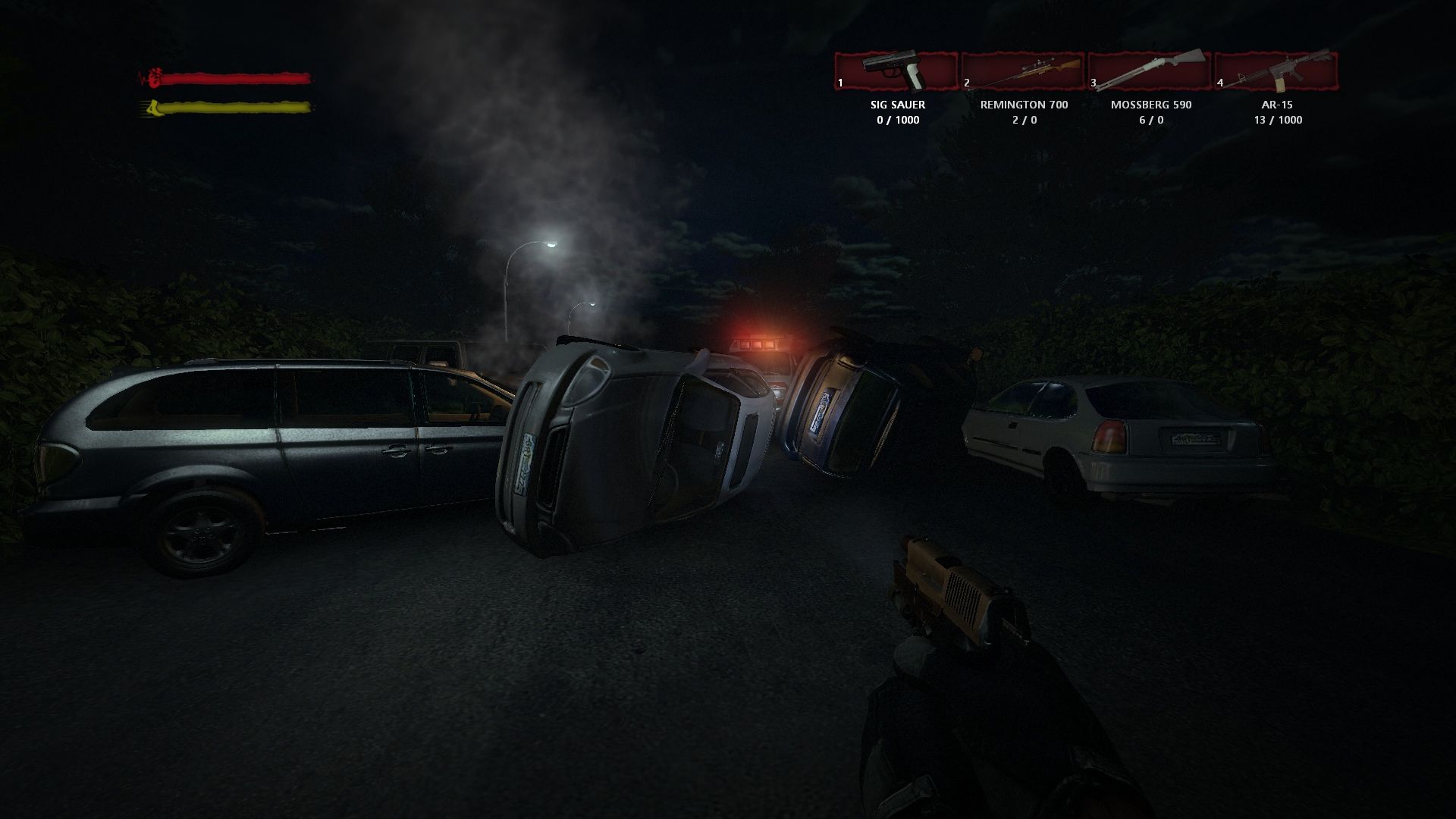Switch to the Remington 700 rifle
1456x819 pixels.
click(x=1024, y=71)
